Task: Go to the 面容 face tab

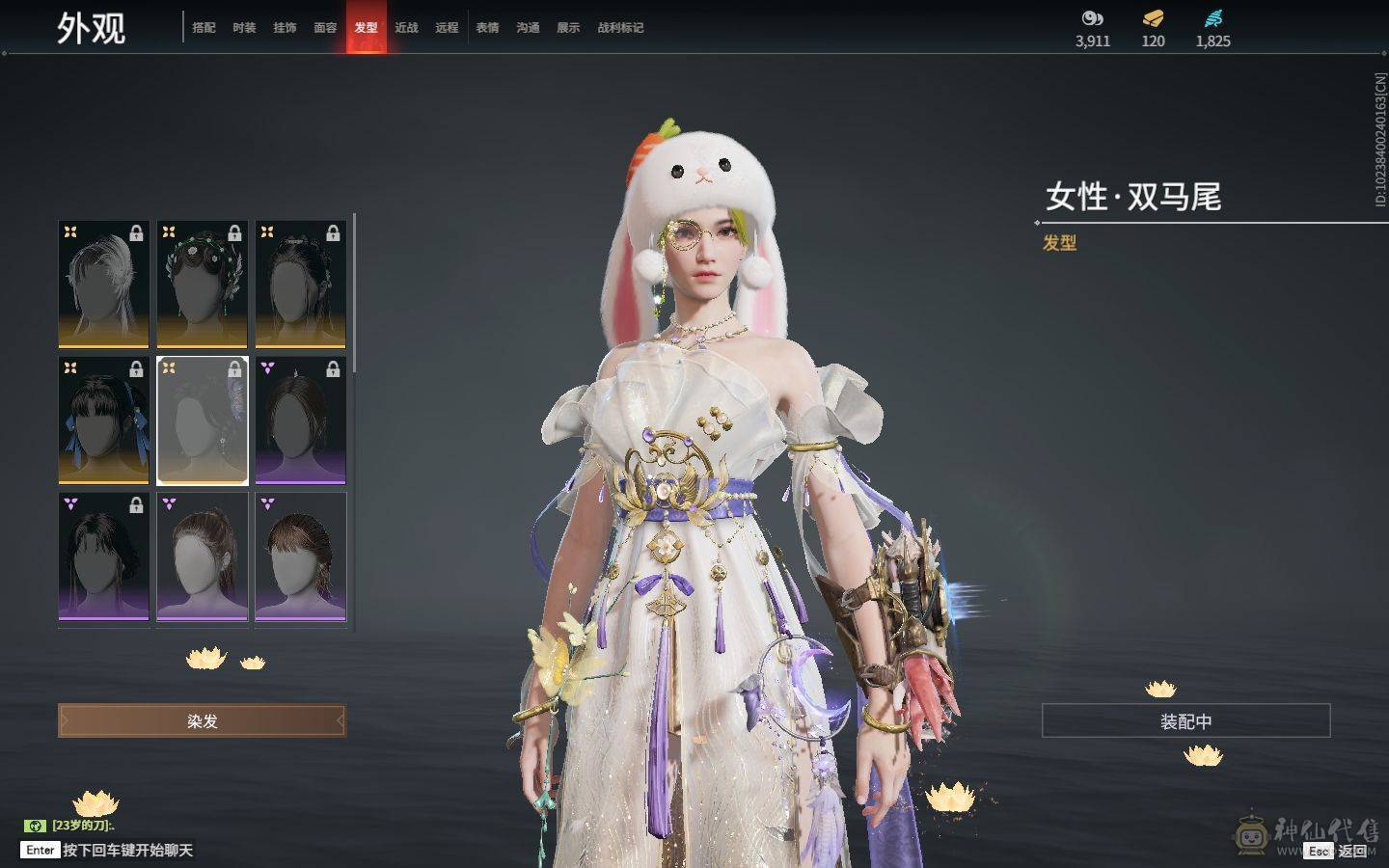Action: 325,28
